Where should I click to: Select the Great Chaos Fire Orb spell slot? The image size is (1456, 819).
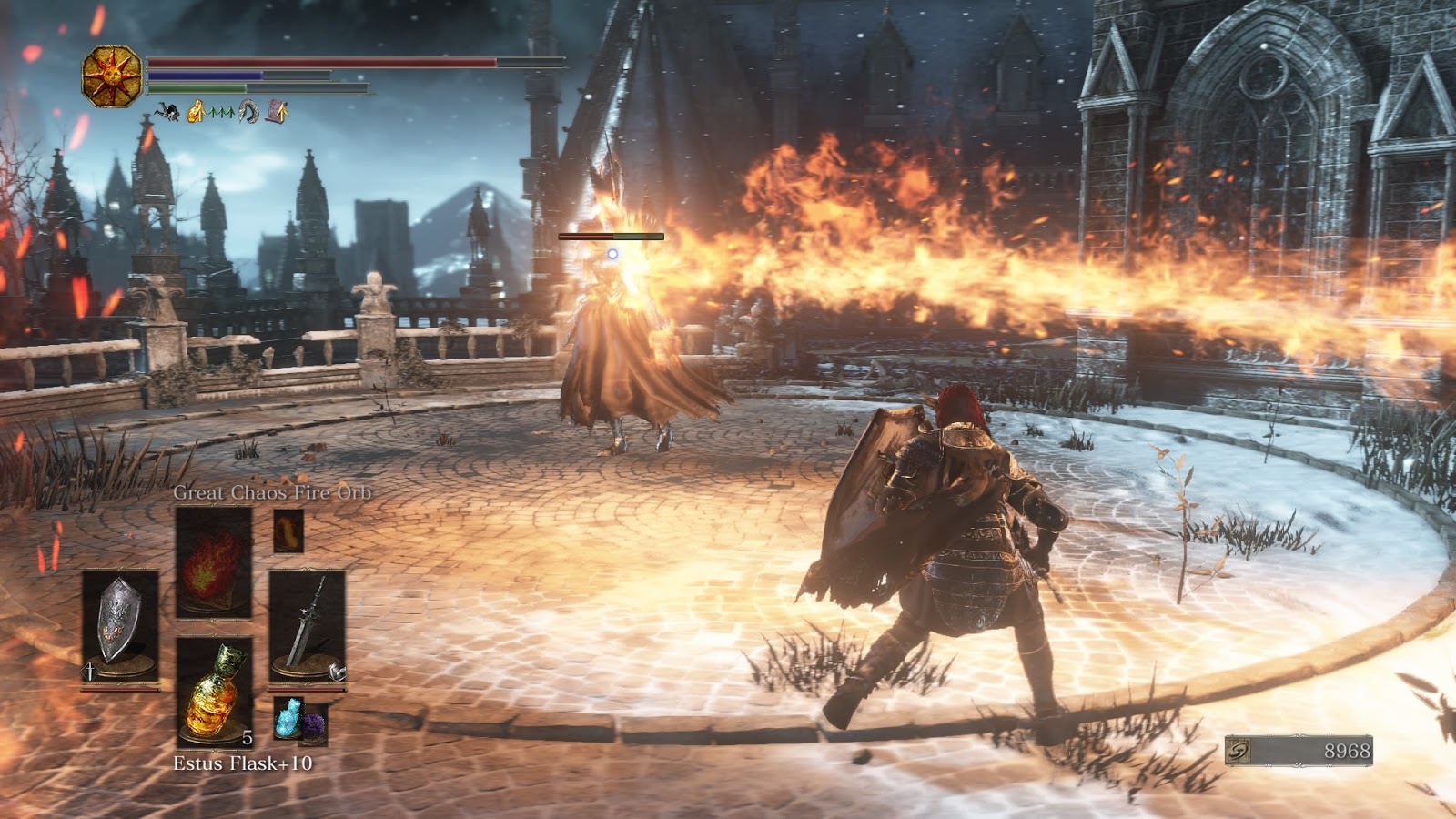click(x=214, y=561)
